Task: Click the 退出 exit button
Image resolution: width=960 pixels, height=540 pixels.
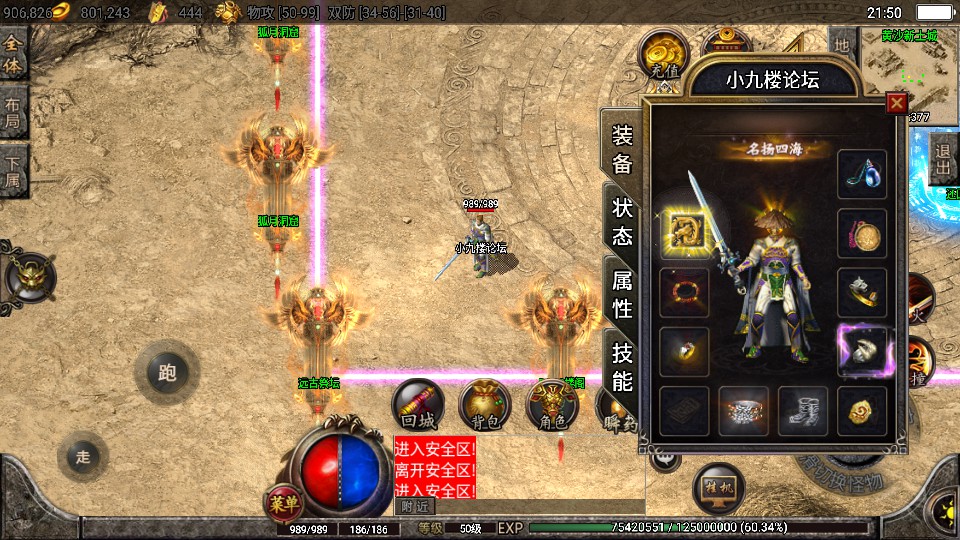Action: coord(942,159)
